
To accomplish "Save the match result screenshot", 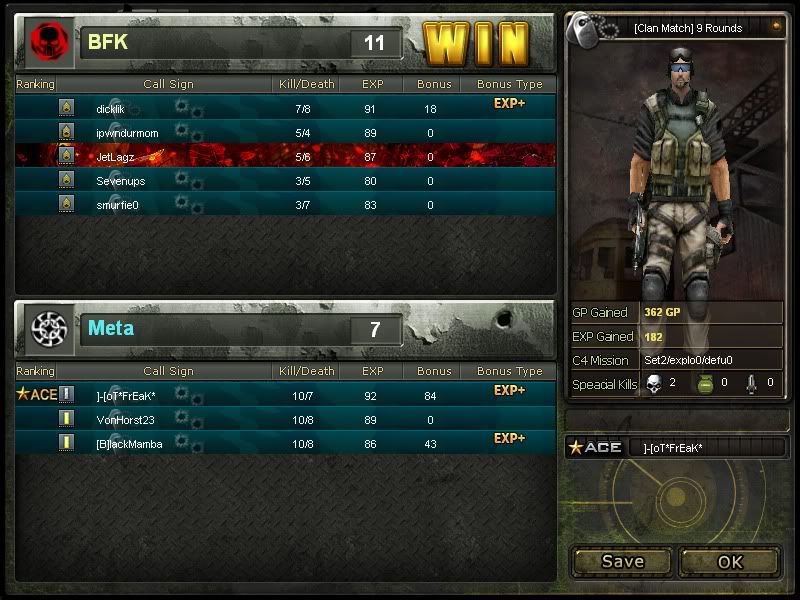I will (x=622, y=561).
